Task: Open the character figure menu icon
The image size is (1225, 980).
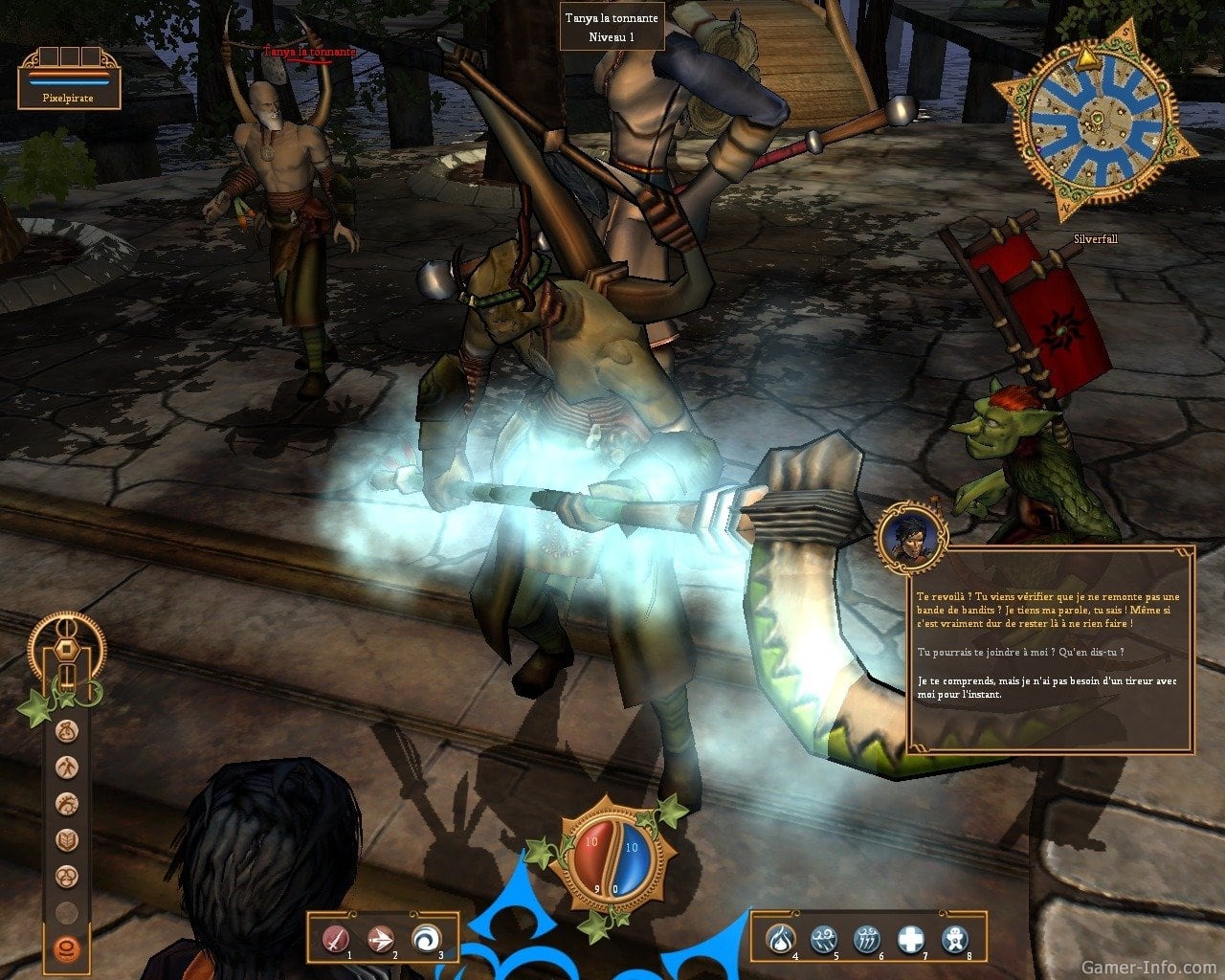Action: coord(67,768)
